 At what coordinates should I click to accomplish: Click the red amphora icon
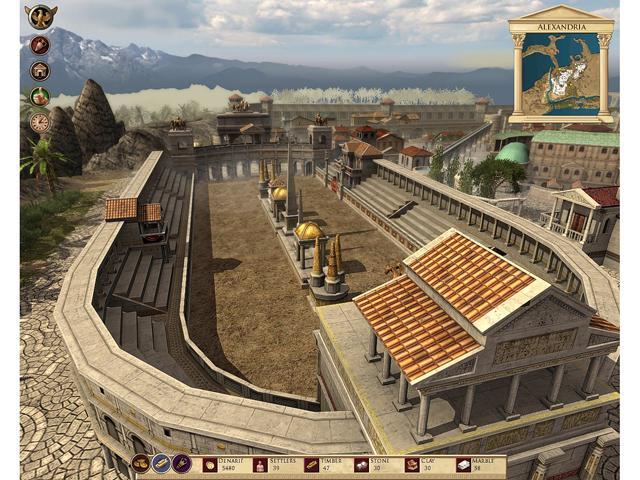click(40, 45)
